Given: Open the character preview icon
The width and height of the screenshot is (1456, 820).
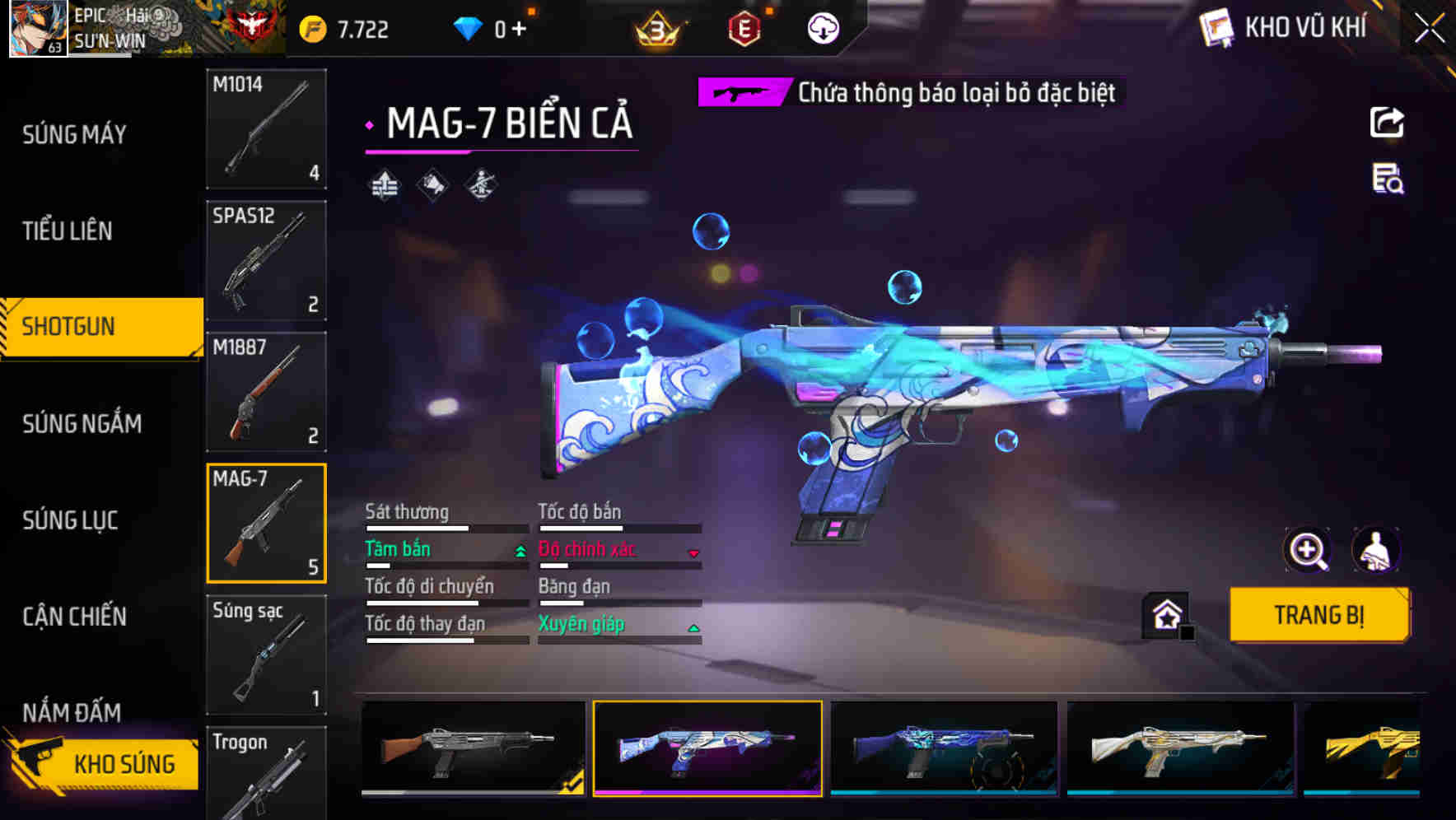Looking at the screenshot, I should click(1375, 550).
